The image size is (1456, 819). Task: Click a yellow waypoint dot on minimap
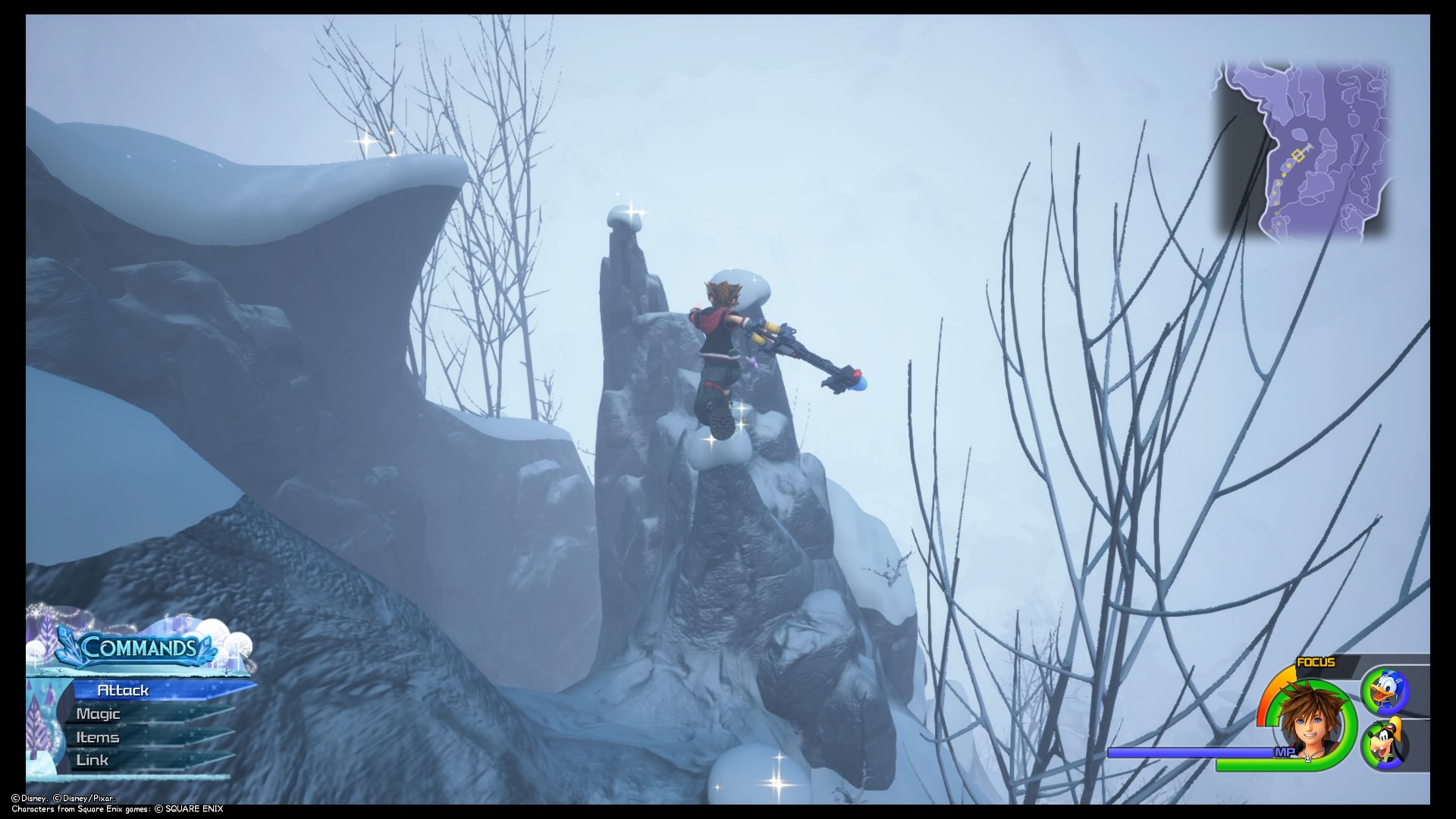click(x=1288, y=165)
